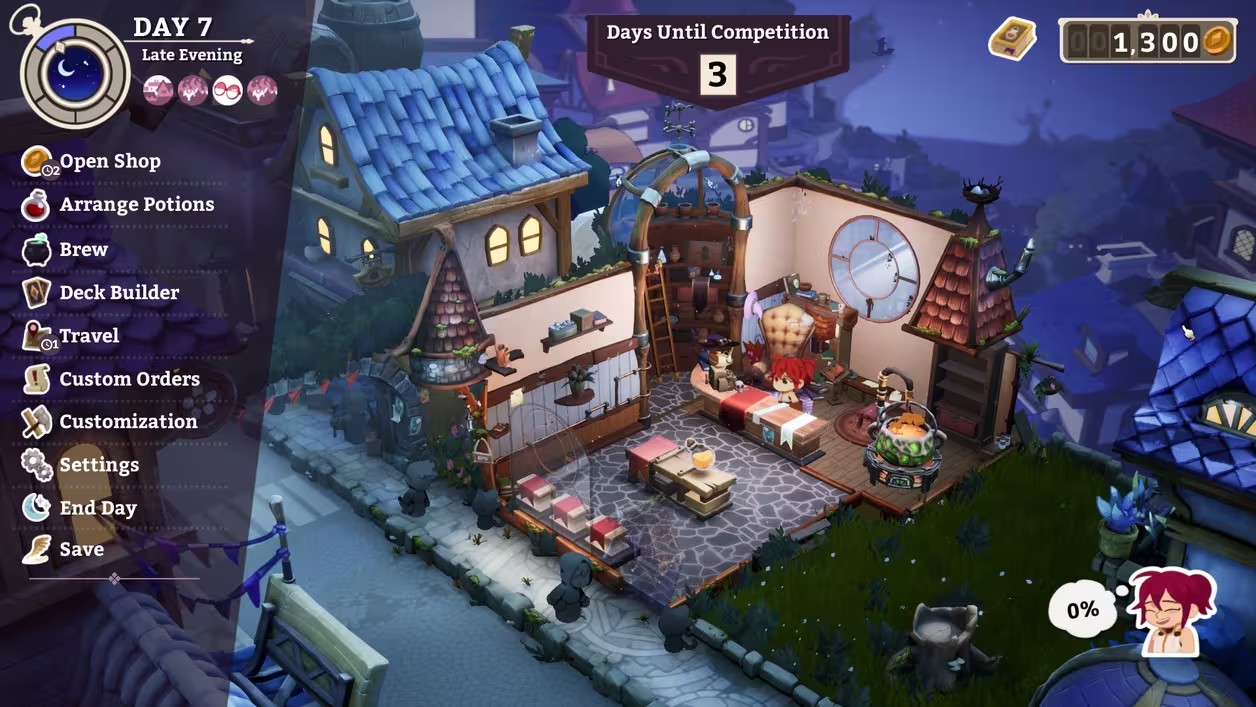Open the Deck Builder

[x=118, y=292]
